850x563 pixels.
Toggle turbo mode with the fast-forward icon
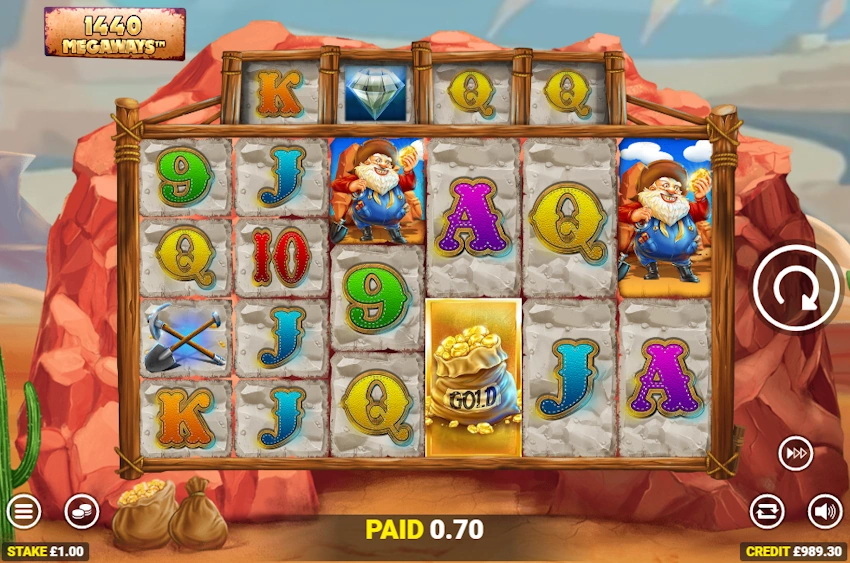pos(796,454)
